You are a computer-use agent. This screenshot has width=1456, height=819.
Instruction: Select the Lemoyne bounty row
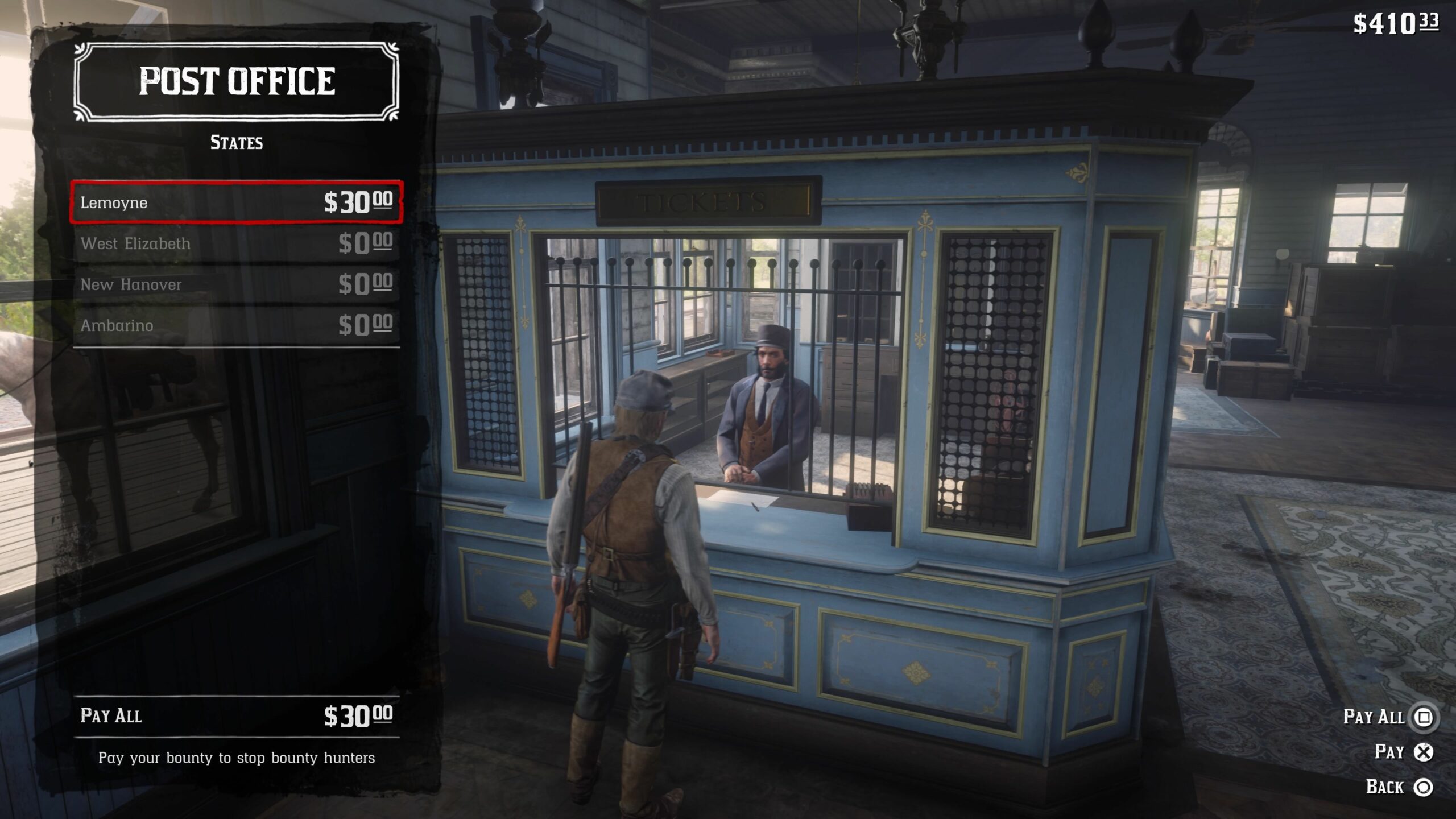coord(236,202)
